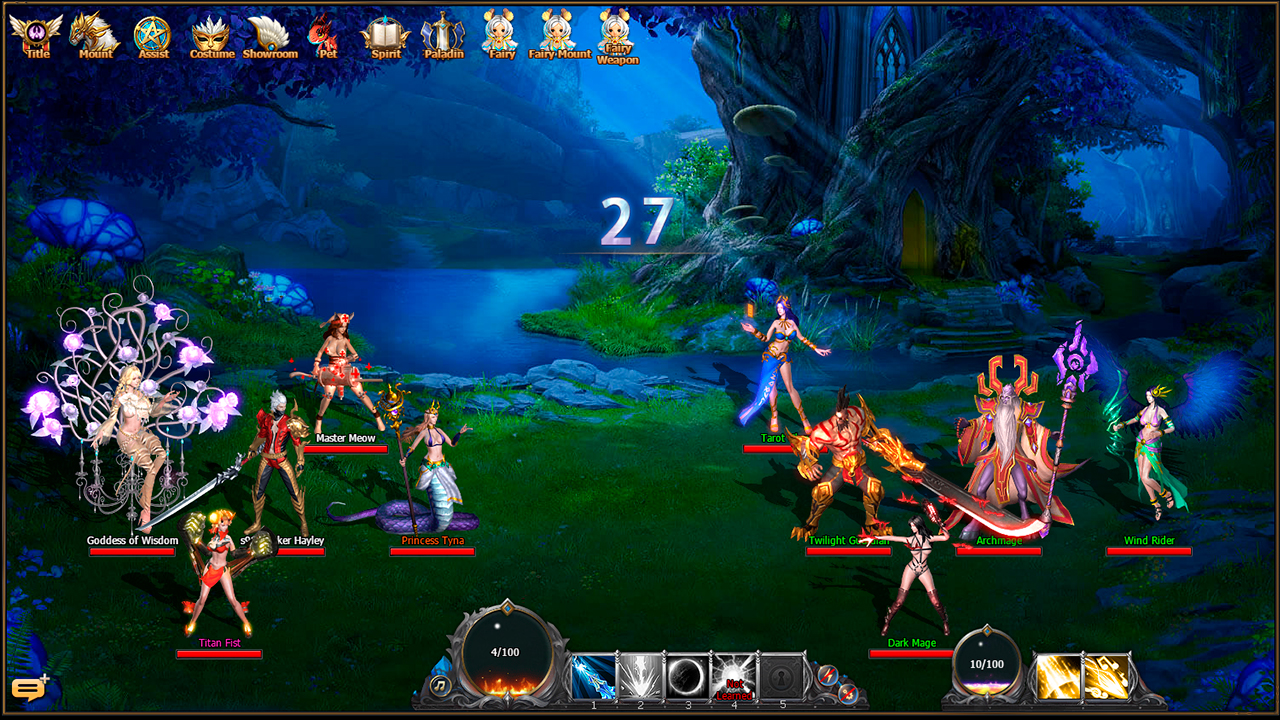The image size is (1280, 720).
Task: Open the Title icon
Action: coord(38,33)
